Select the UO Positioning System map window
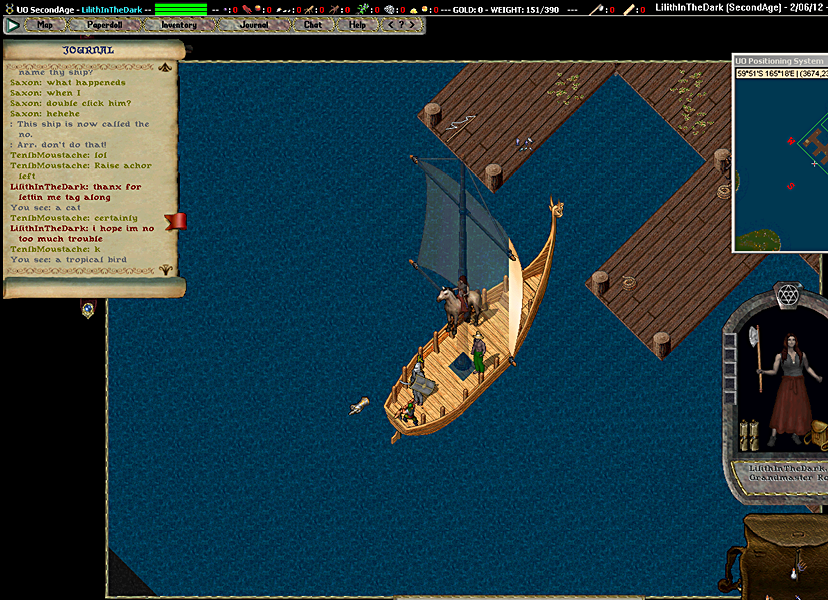Image resolution: width=828 pixels, height=600 pixels. point(780,61)
